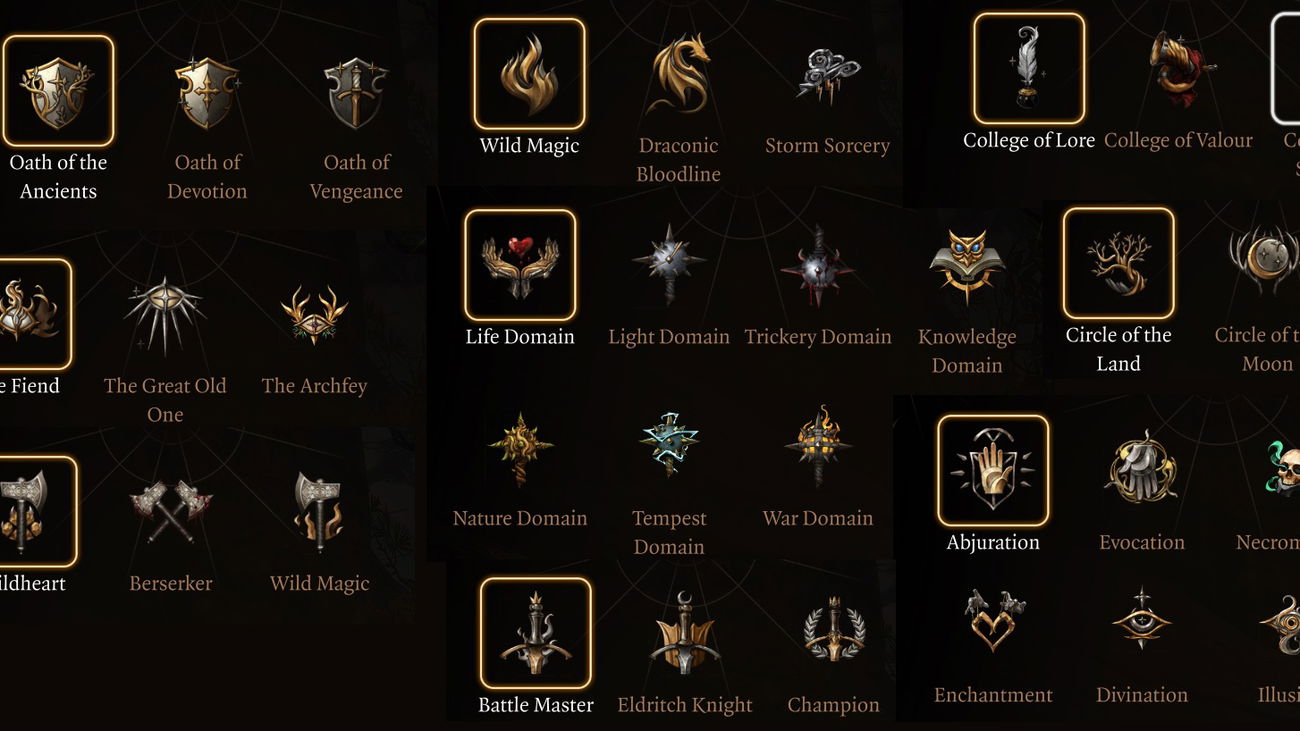Select the Eldritch Knight helmet icon
1300x731 pixels.
684,630
